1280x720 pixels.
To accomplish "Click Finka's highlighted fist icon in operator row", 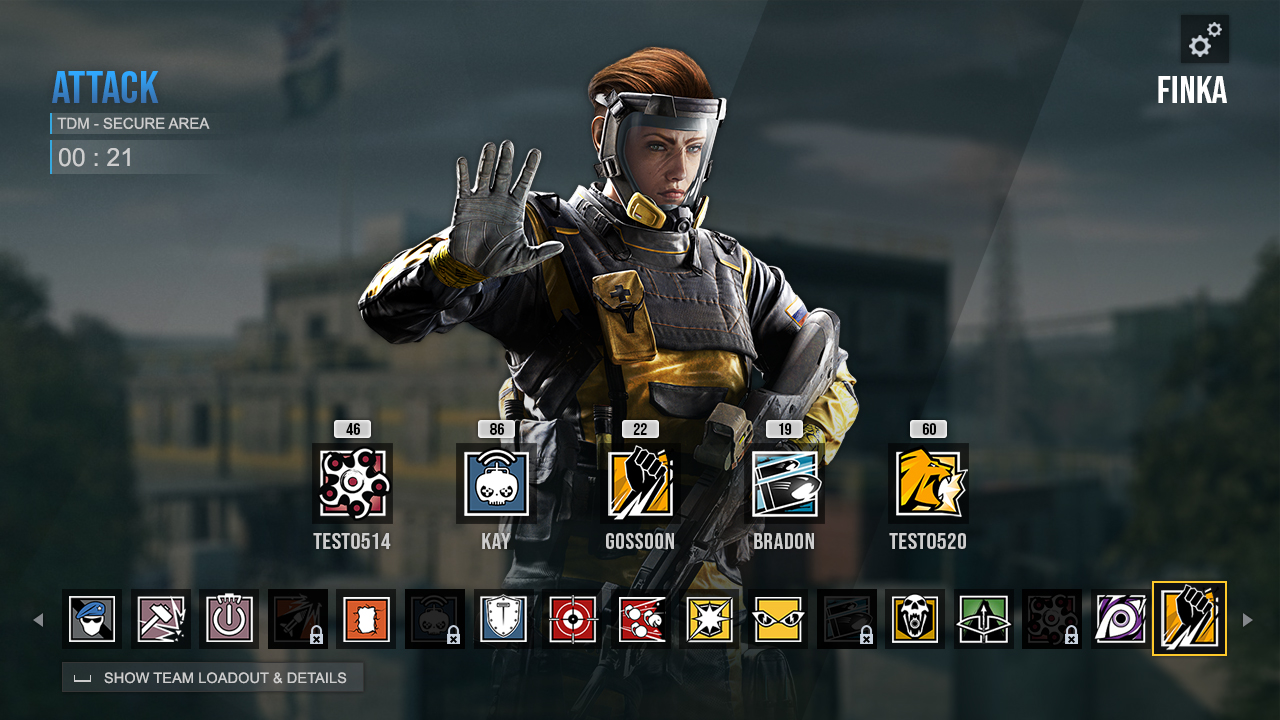I will click(x=1189, y=619).
